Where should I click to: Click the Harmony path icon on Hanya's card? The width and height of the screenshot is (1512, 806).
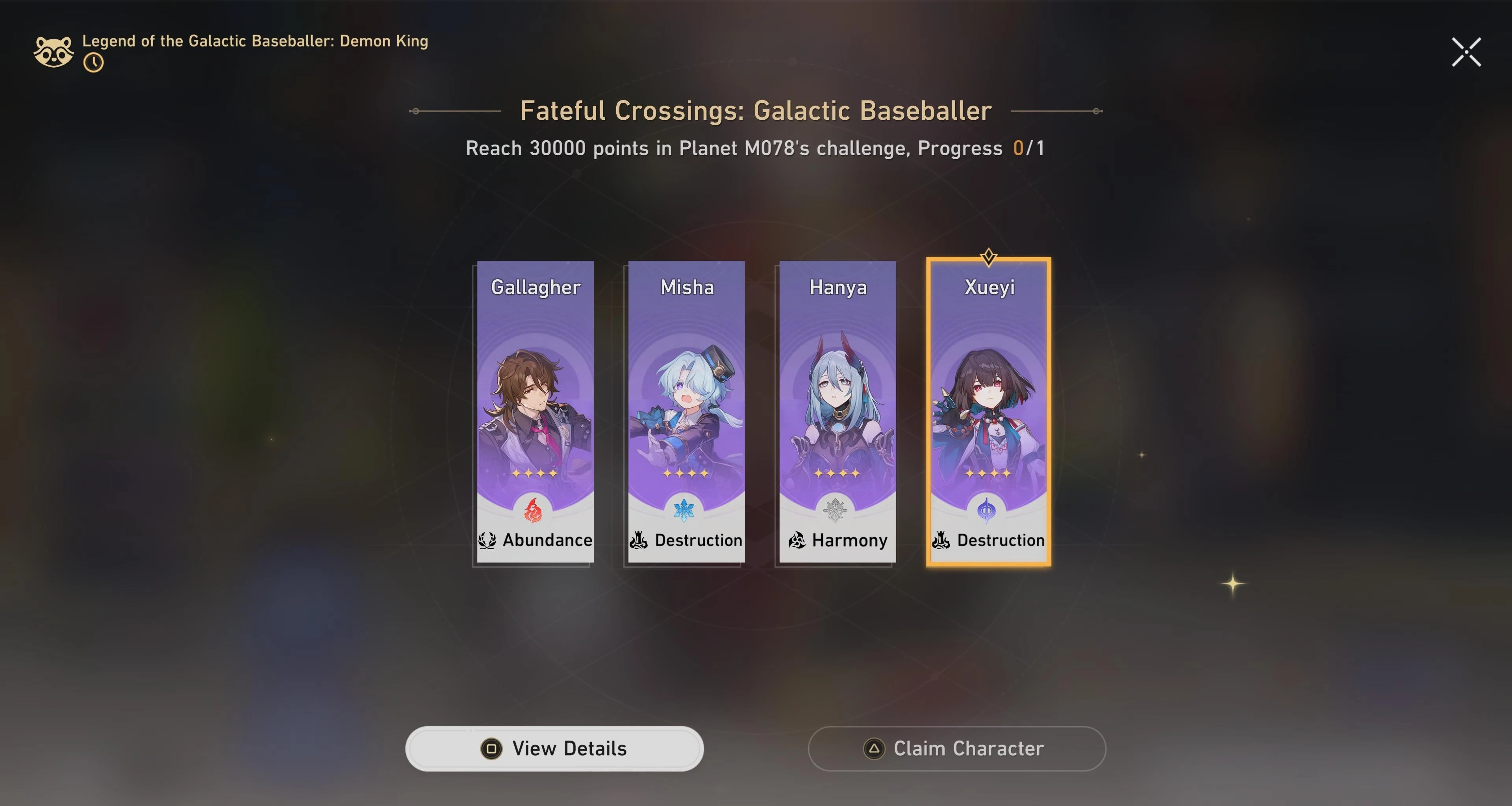pyautogui.click(x=795, y=540)
